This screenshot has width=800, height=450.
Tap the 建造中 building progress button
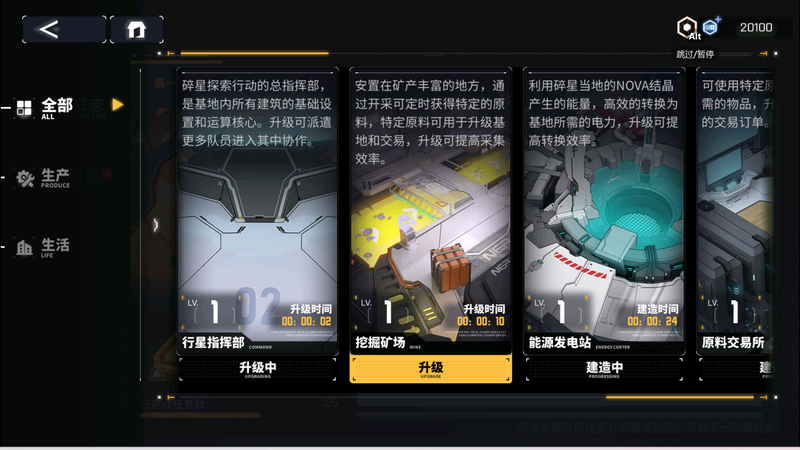point(603,368)
